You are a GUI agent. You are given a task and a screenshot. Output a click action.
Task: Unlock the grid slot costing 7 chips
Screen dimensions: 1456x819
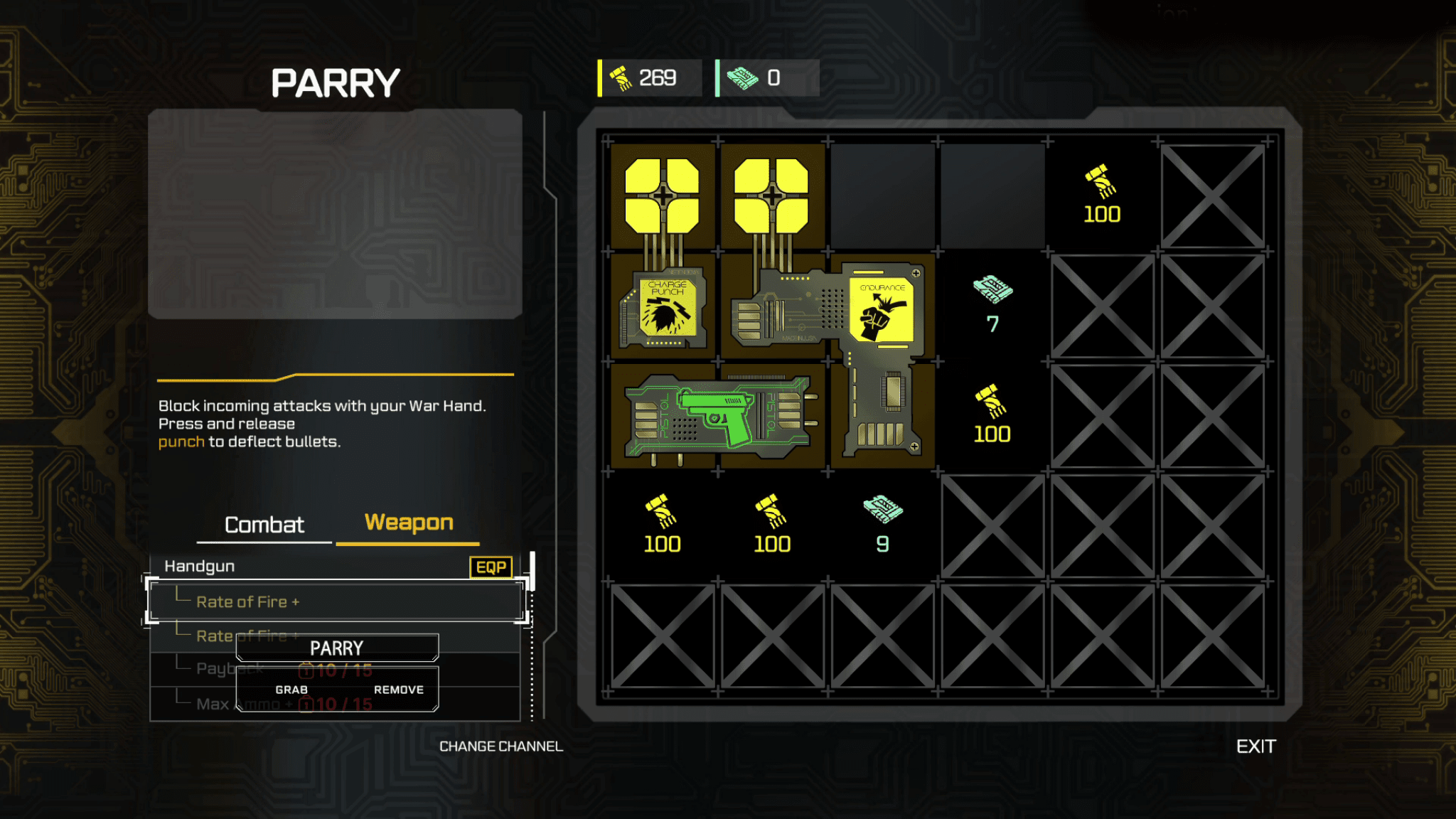[992, 306]
